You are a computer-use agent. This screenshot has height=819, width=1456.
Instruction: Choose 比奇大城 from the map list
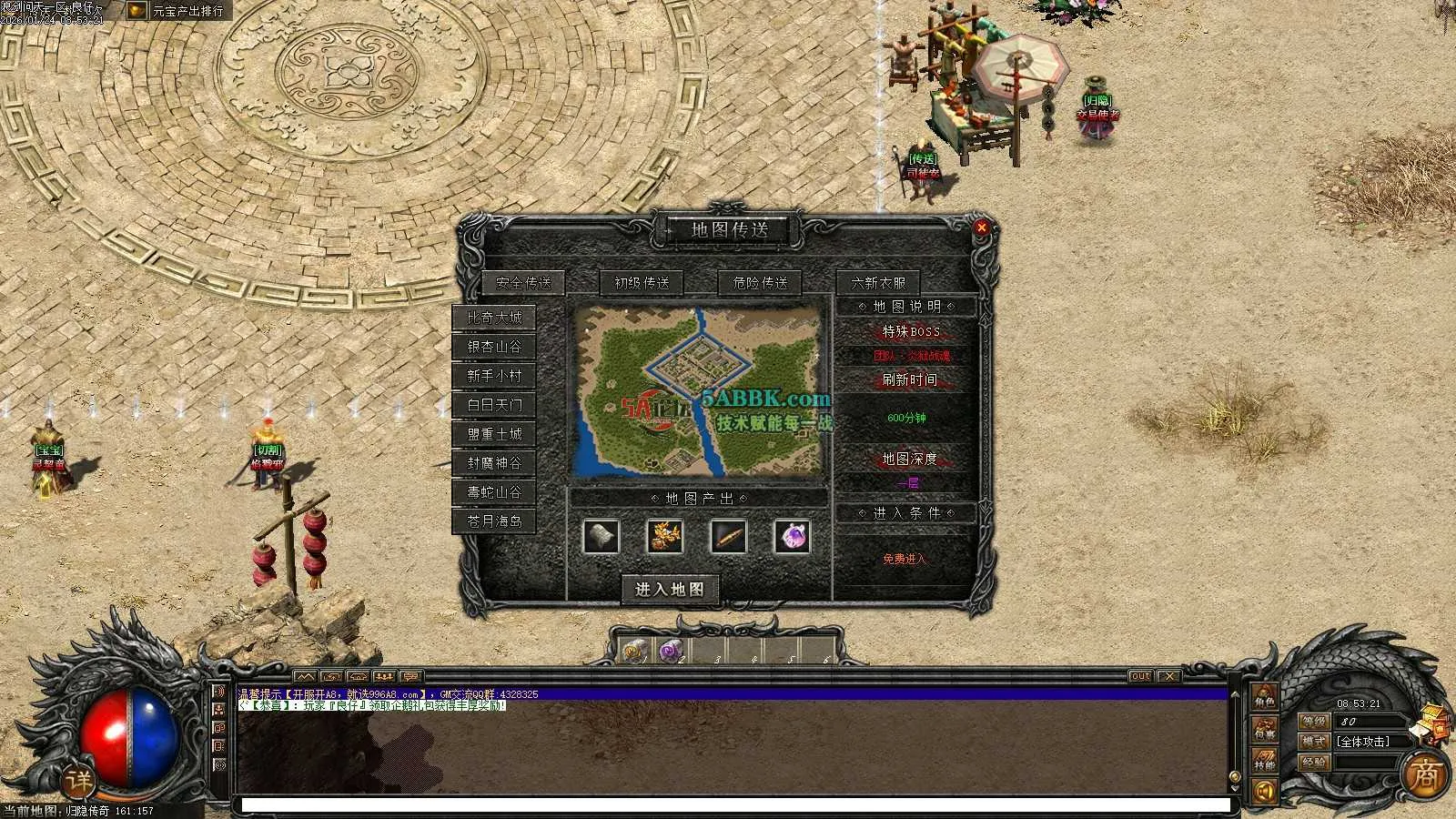point(494,318)
